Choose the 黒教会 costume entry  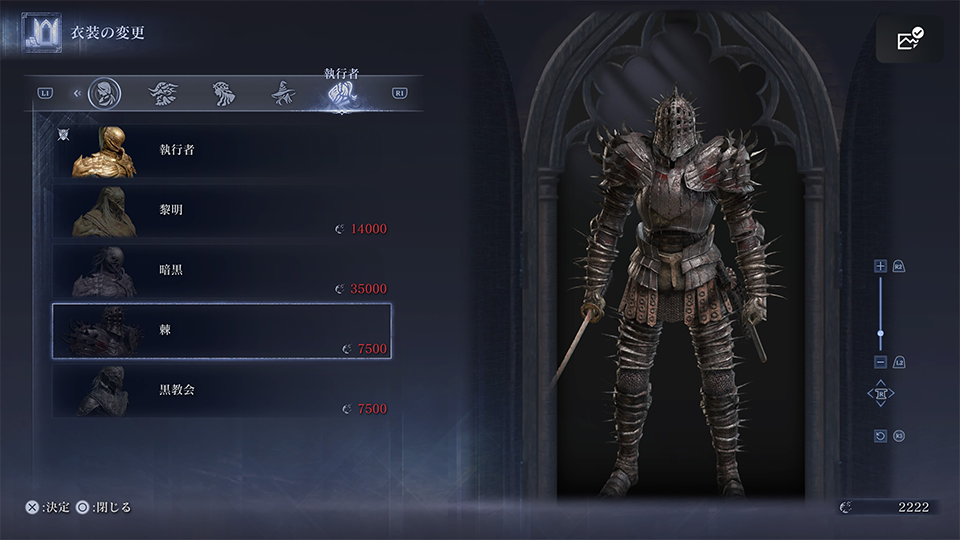pos(220,390)
